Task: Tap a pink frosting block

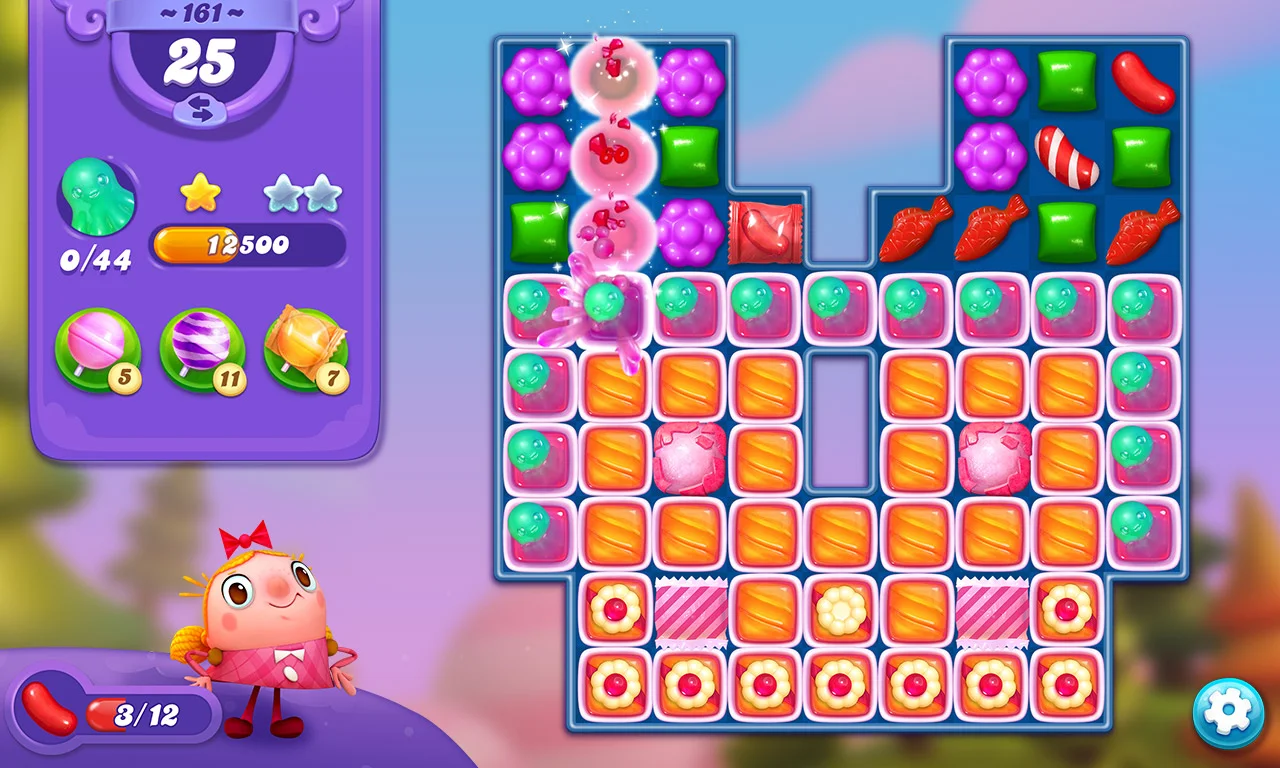Action: [x=688, y=459]
